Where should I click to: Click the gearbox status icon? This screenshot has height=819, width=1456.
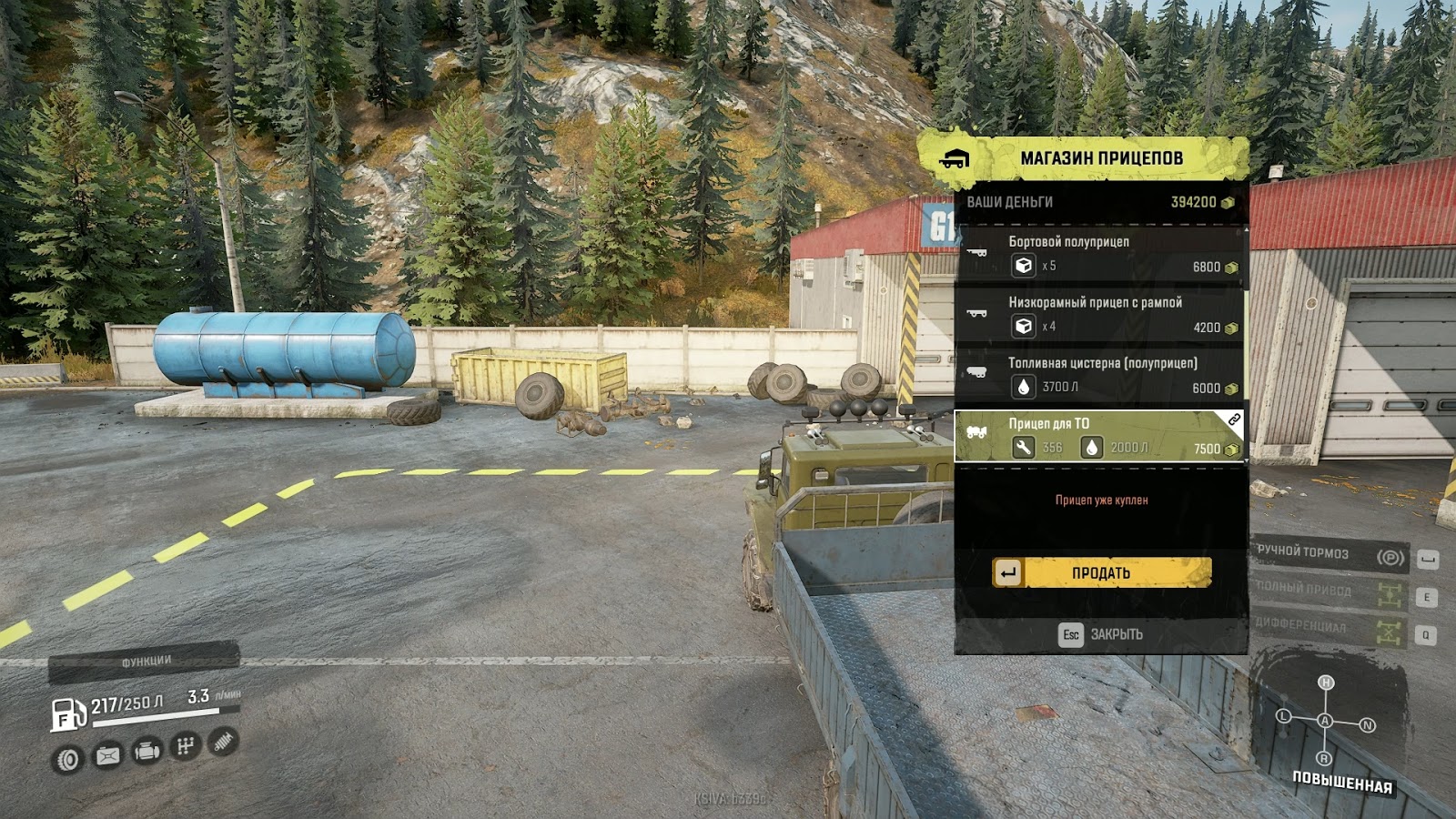pos(185,747)
